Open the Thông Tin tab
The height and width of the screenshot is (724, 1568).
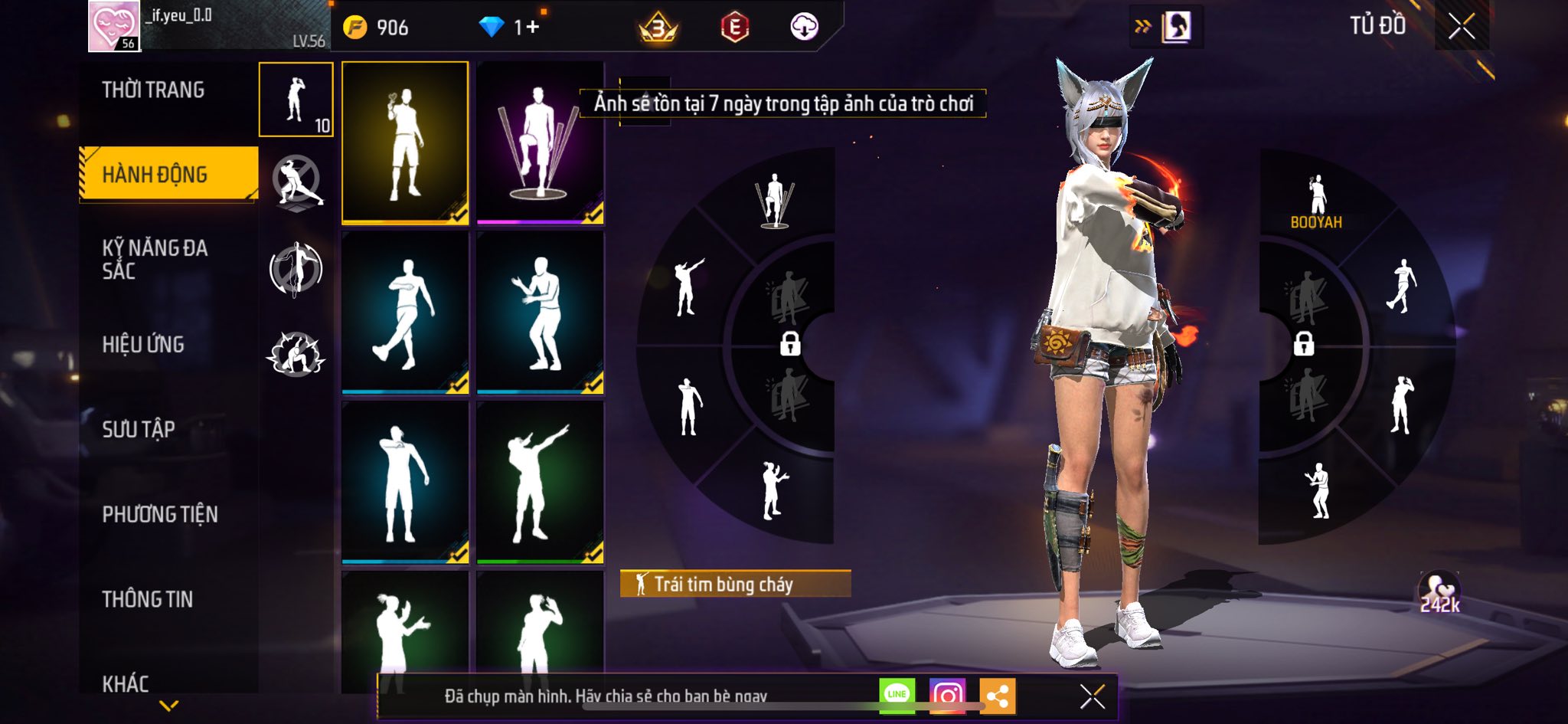148,599
